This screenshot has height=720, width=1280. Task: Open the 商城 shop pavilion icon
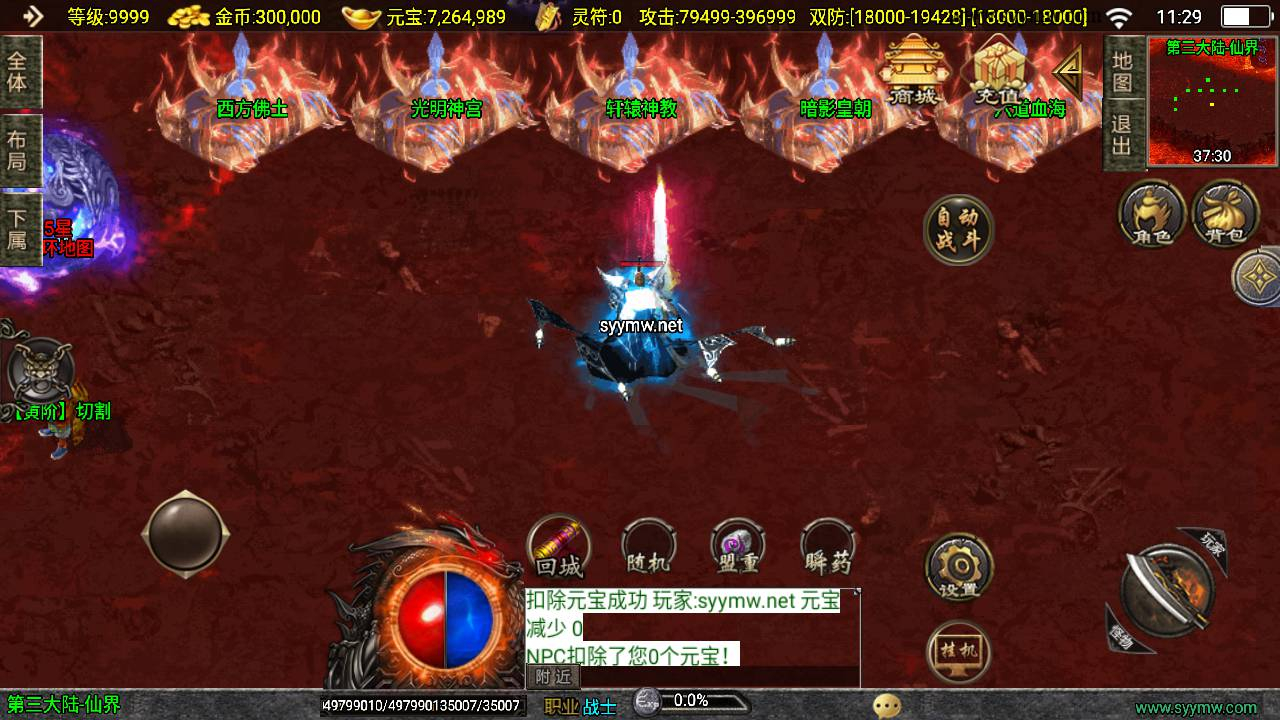[912, 71]
